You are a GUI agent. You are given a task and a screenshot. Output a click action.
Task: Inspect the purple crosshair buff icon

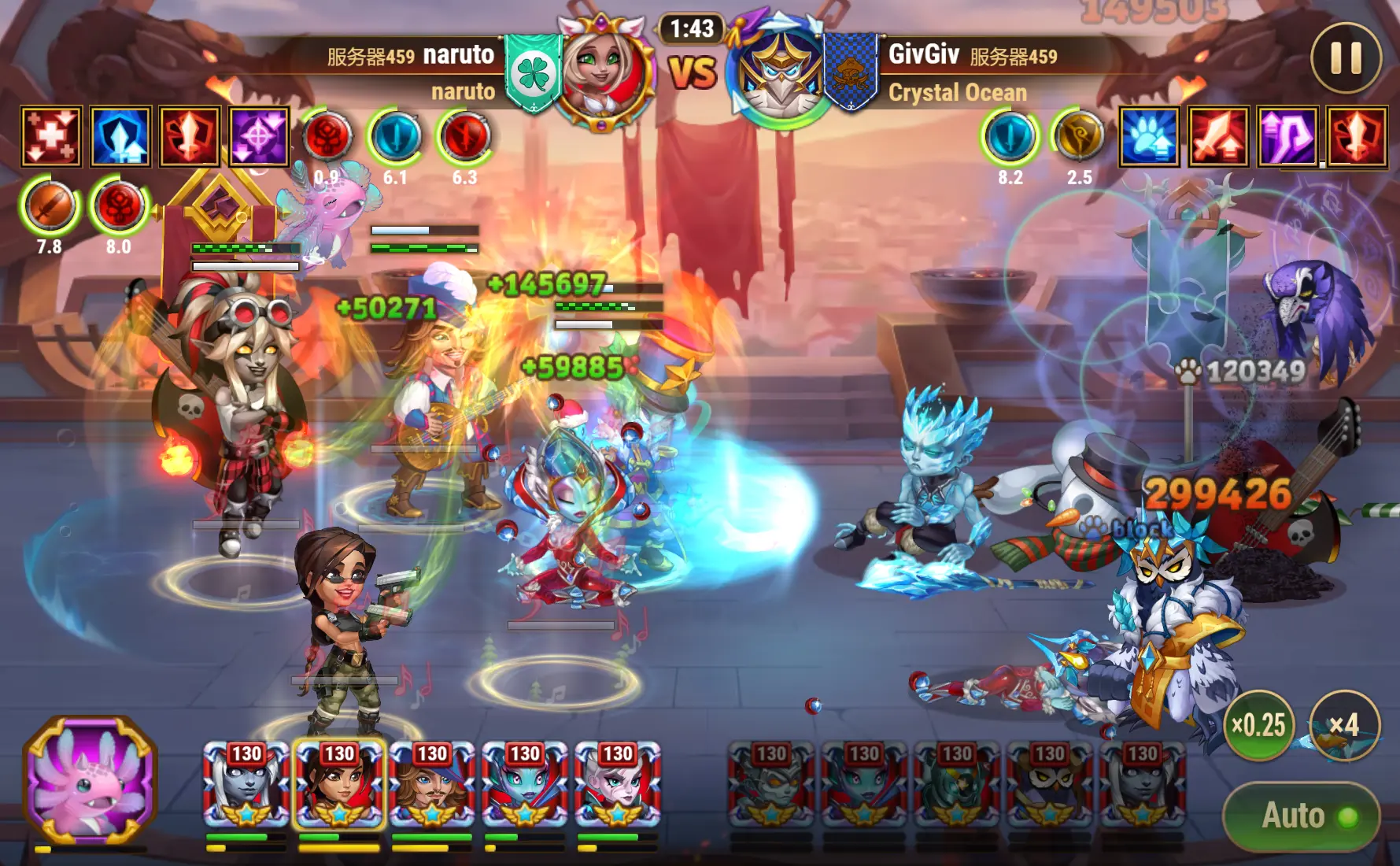point(259,137)
